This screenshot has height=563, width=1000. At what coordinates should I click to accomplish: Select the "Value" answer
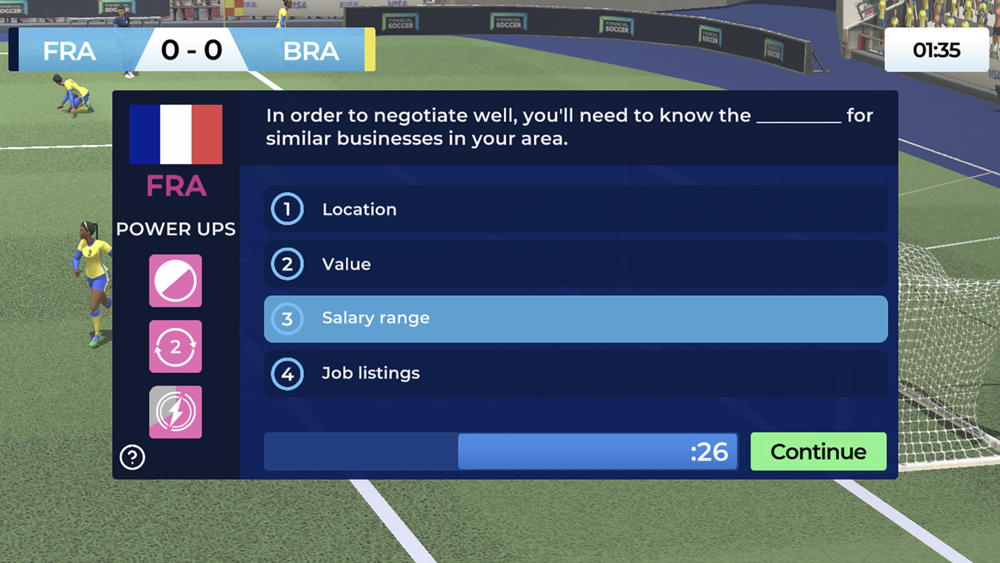575,264
